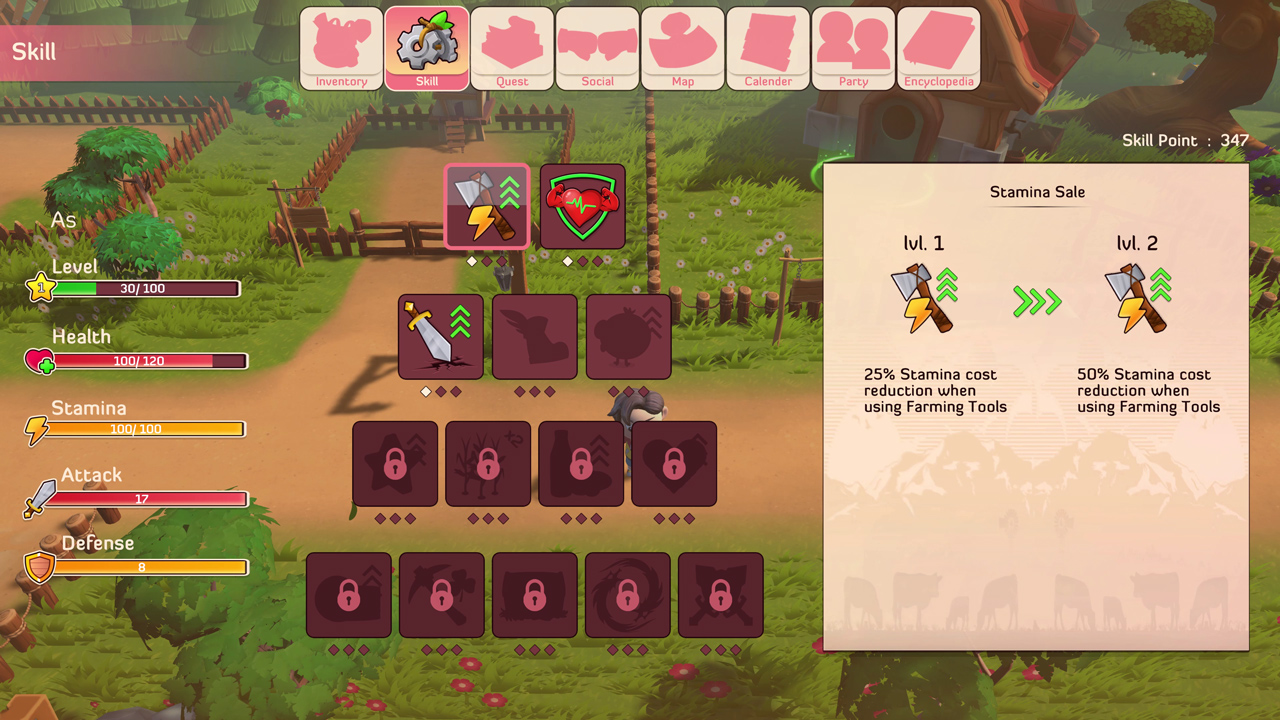Click the locked heart skill icon
This screenshot has width=1280, height=720.
click(674, 463)
